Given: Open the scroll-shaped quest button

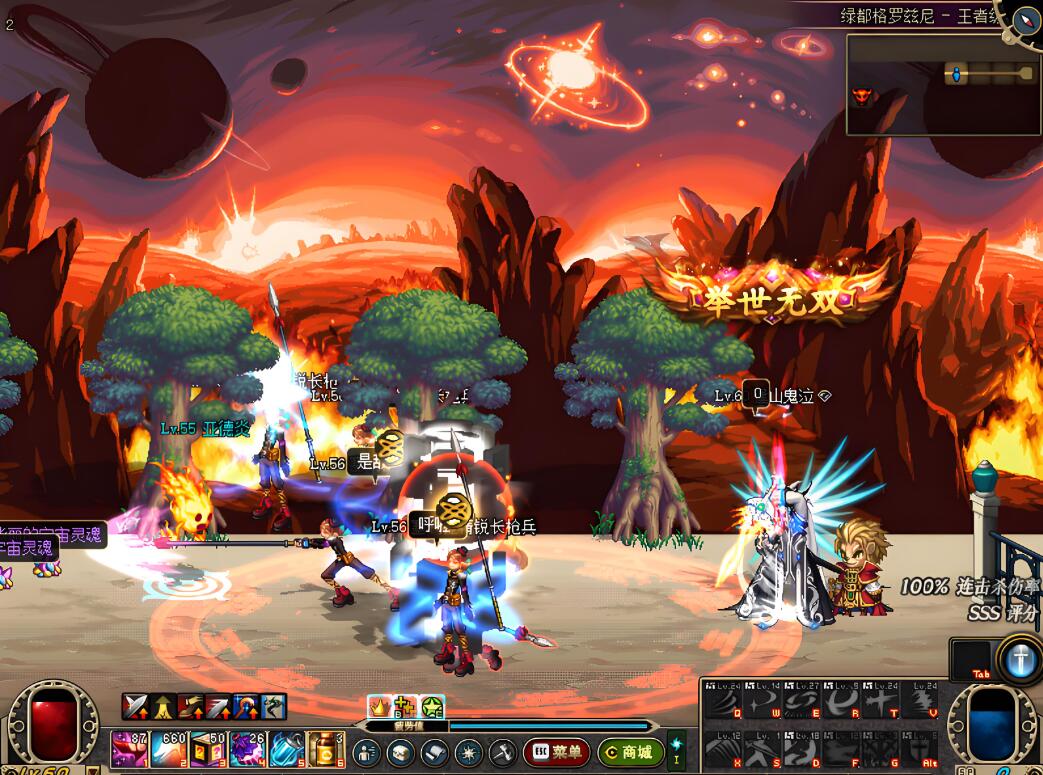Looking at the screenshot, I should (434, 752).
